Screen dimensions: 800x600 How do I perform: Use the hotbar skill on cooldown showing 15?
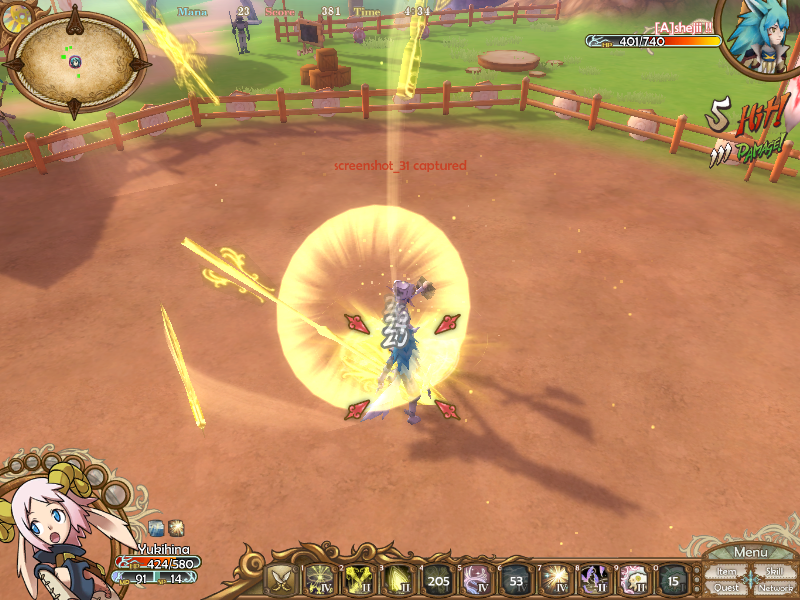tap(673, 579)
